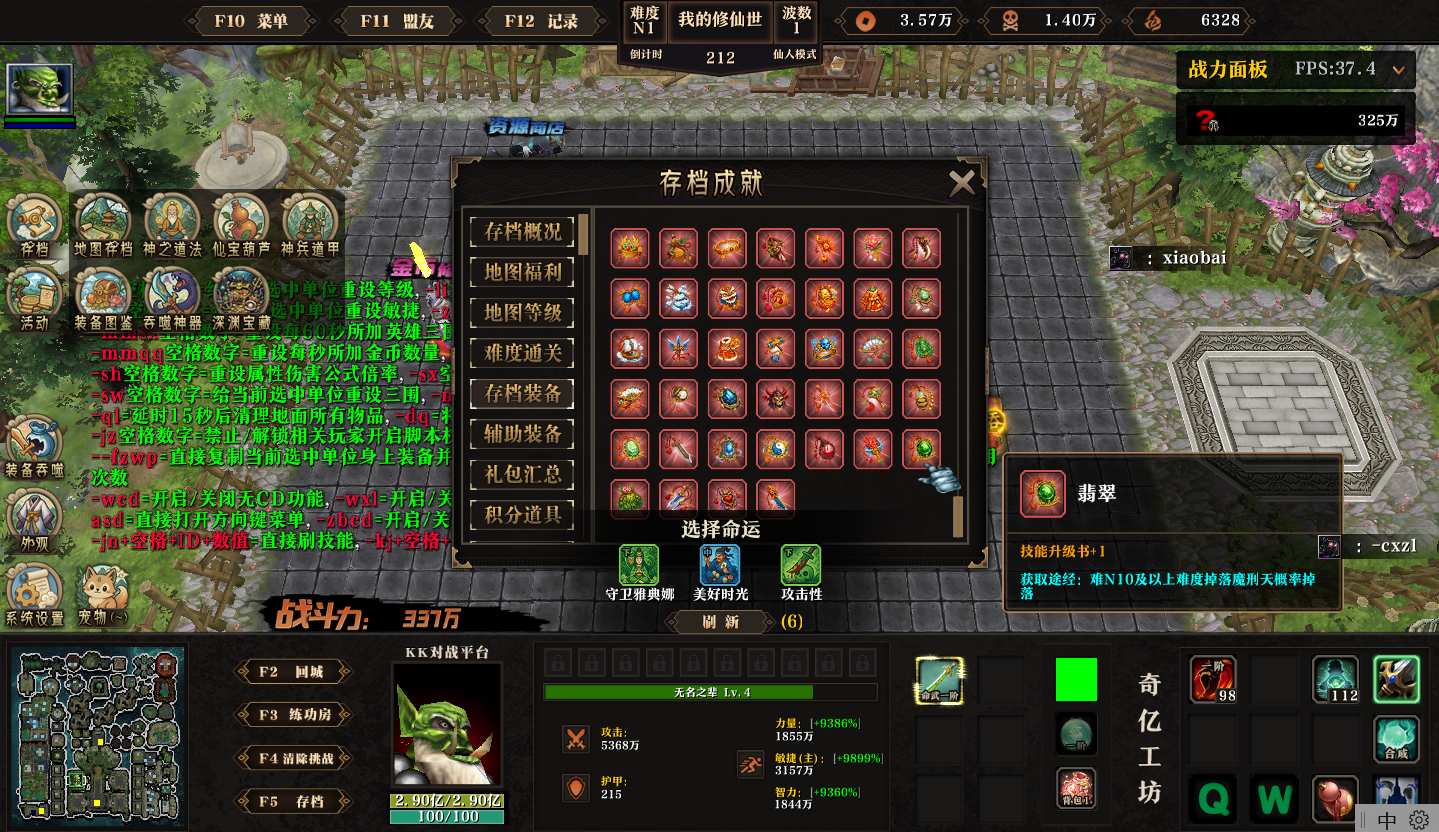Switch to the 存档概况 tab
The height and width of the screenshot is (832, 1439).
coord(522,231)
